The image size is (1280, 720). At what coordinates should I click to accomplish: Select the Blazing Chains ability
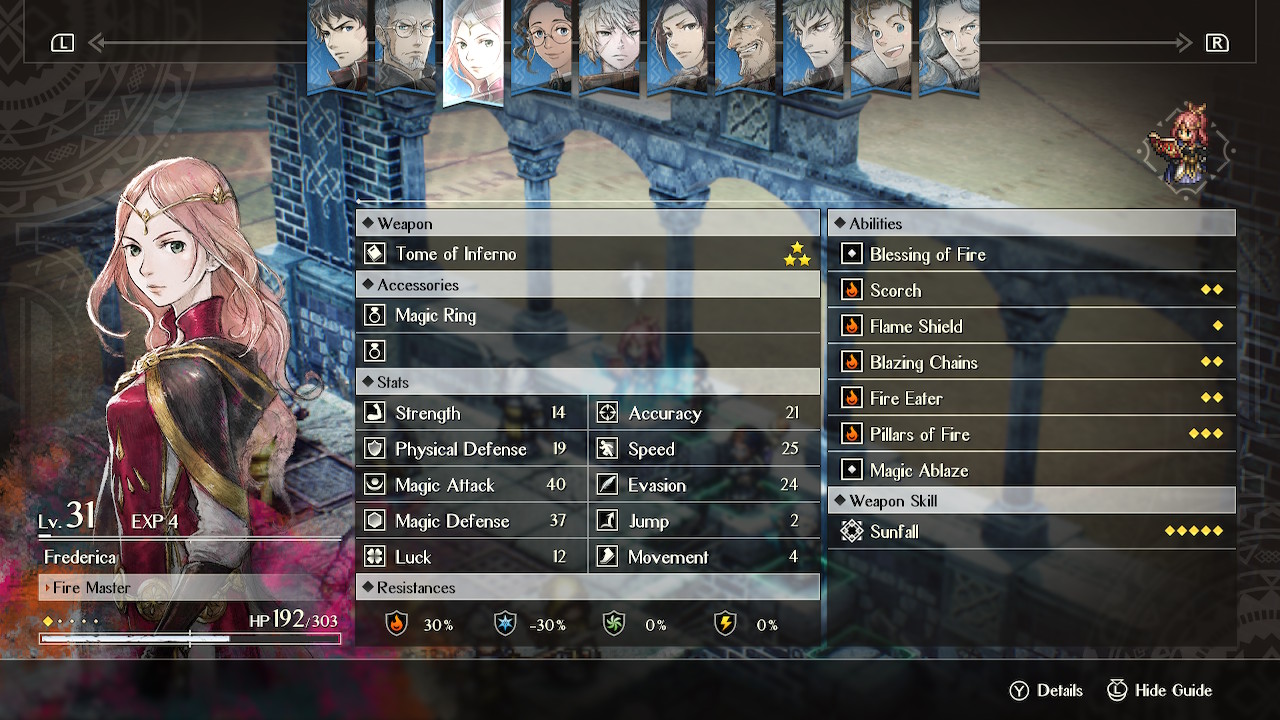(x=1031, y=363)
